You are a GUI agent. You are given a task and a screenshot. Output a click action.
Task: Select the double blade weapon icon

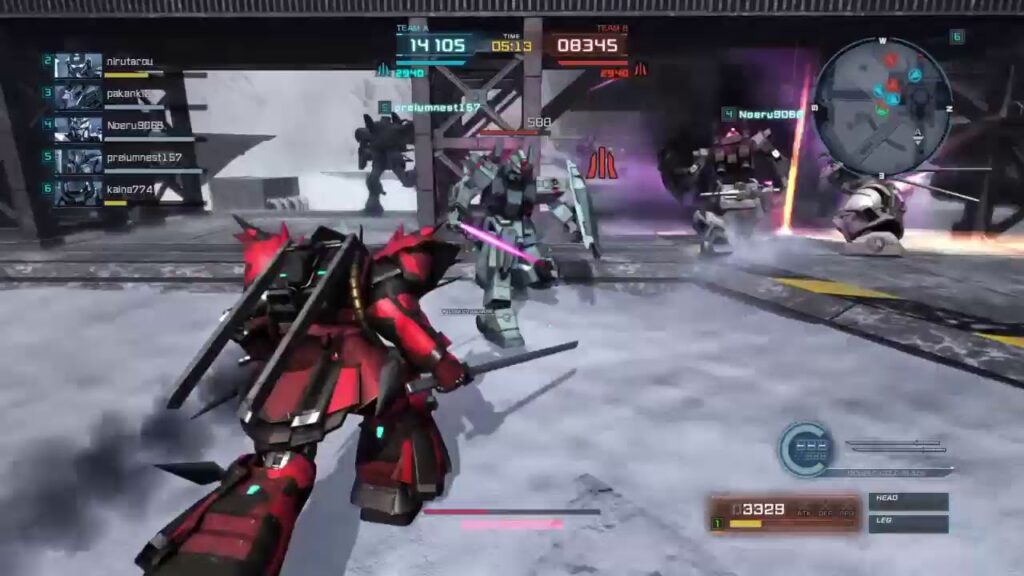(895, 446)
